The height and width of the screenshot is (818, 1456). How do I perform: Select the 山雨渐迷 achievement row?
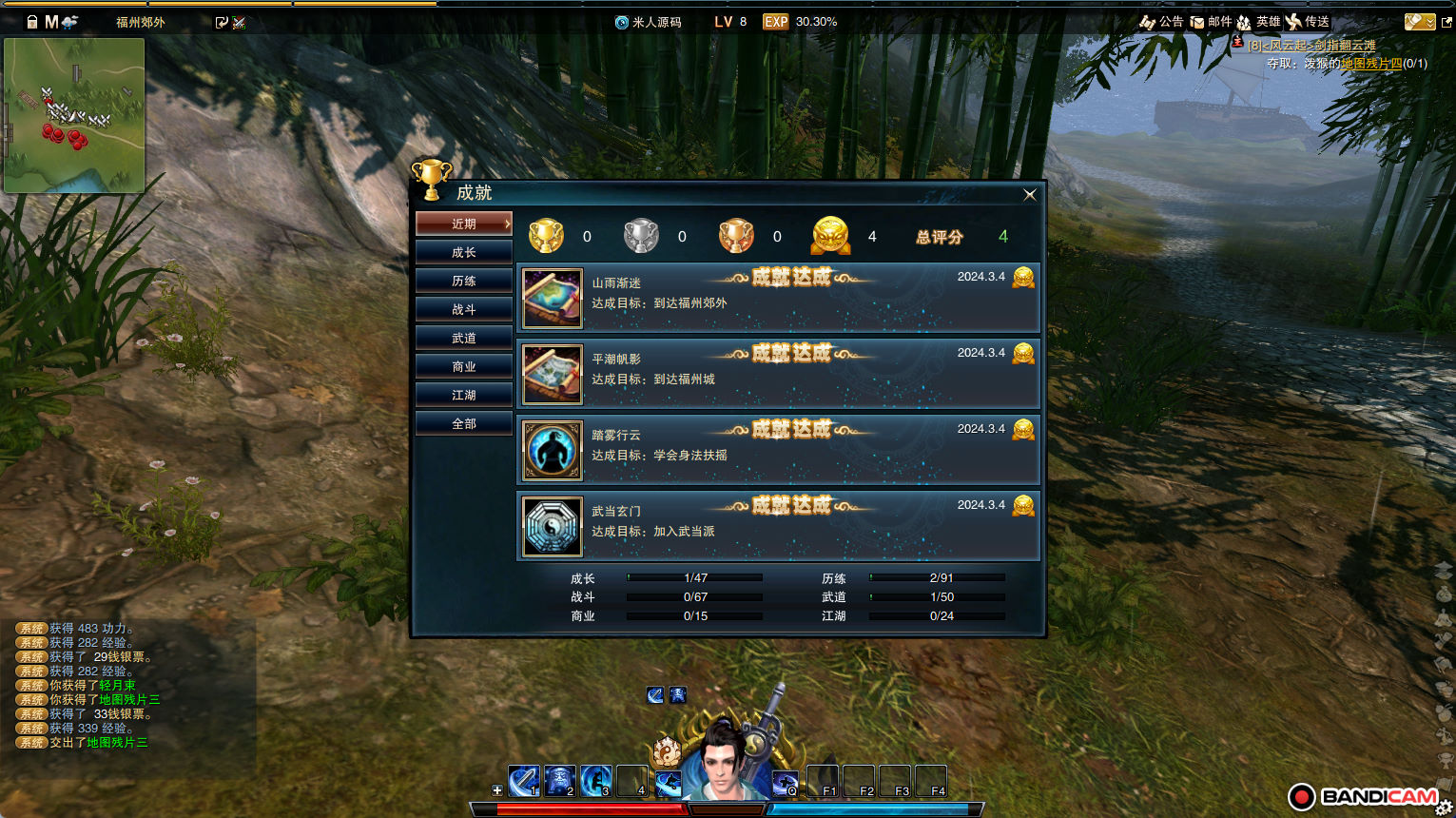778,298
